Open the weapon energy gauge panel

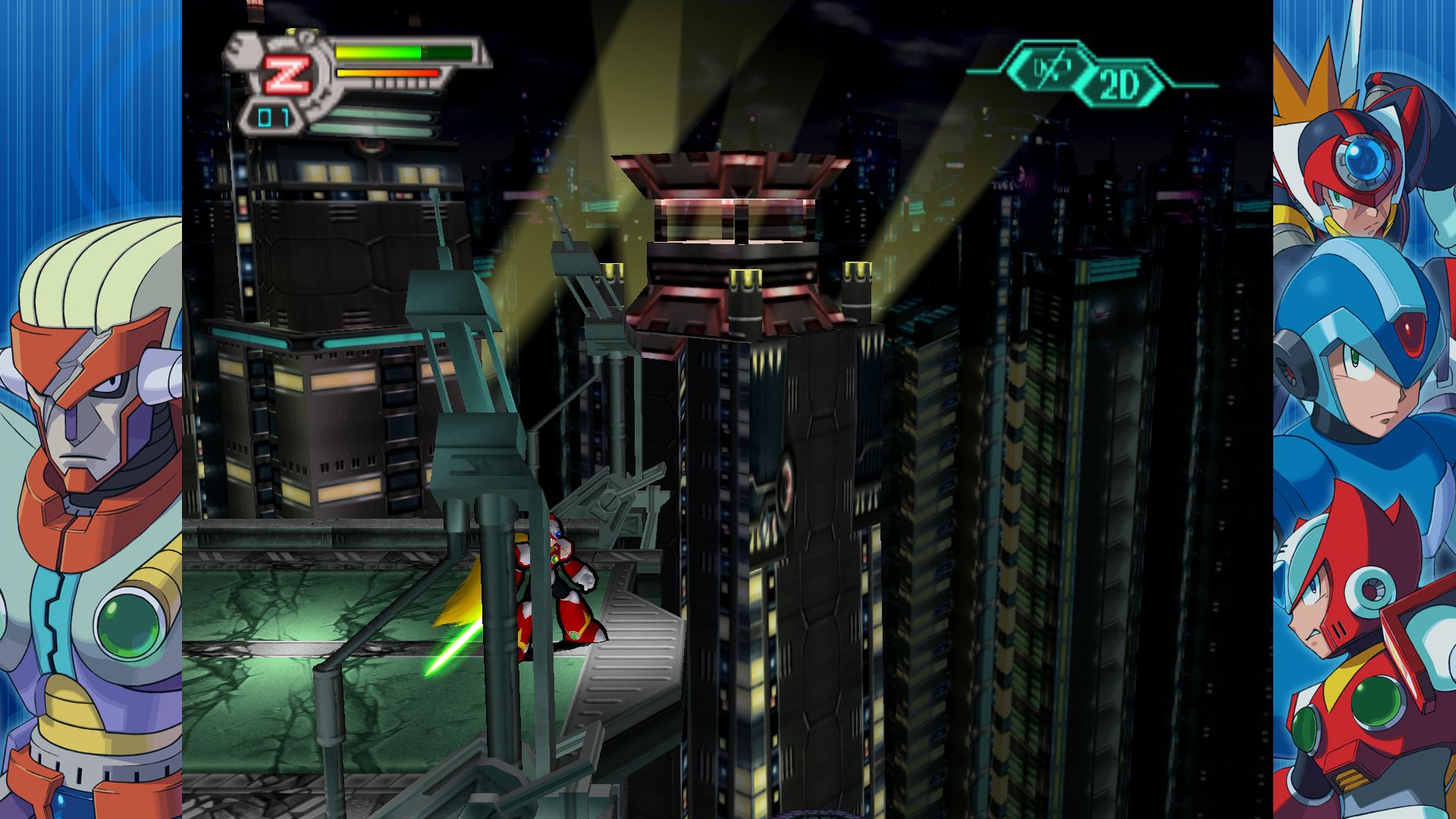pyautogui.click(x=387, y=74)
